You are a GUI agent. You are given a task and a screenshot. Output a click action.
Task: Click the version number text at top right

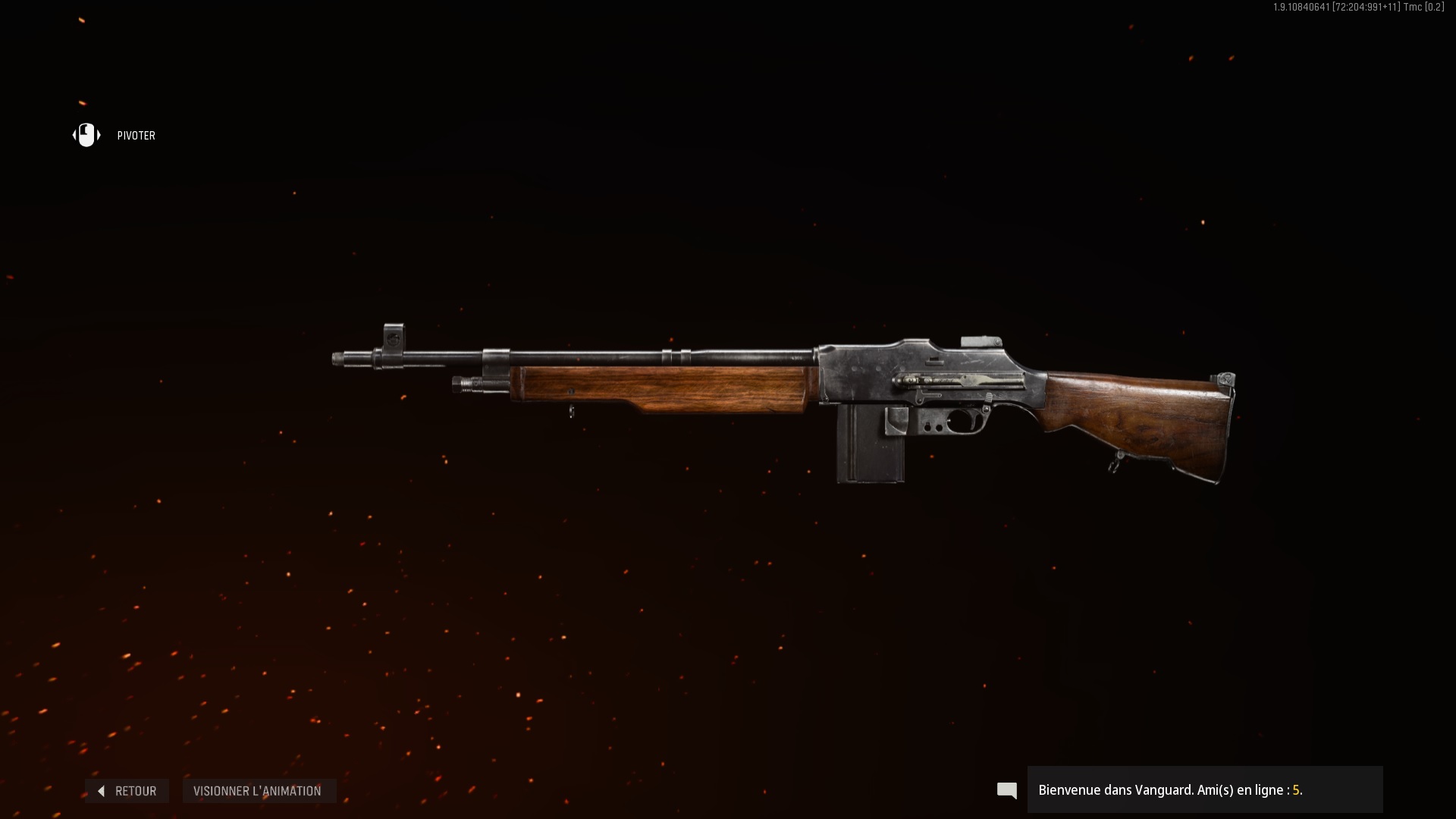(x=1357, y=8)
